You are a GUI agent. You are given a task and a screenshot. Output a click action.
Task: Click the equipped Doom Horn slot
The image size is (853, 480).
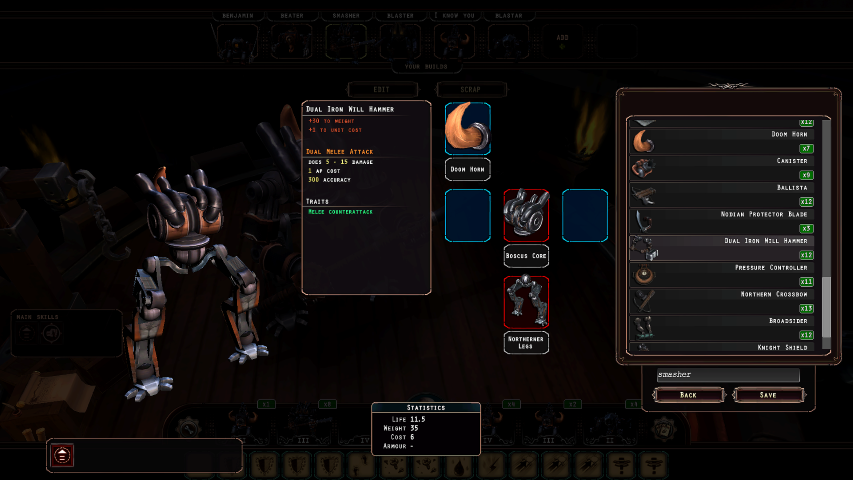pyautogui.click(x=467, y=128)
